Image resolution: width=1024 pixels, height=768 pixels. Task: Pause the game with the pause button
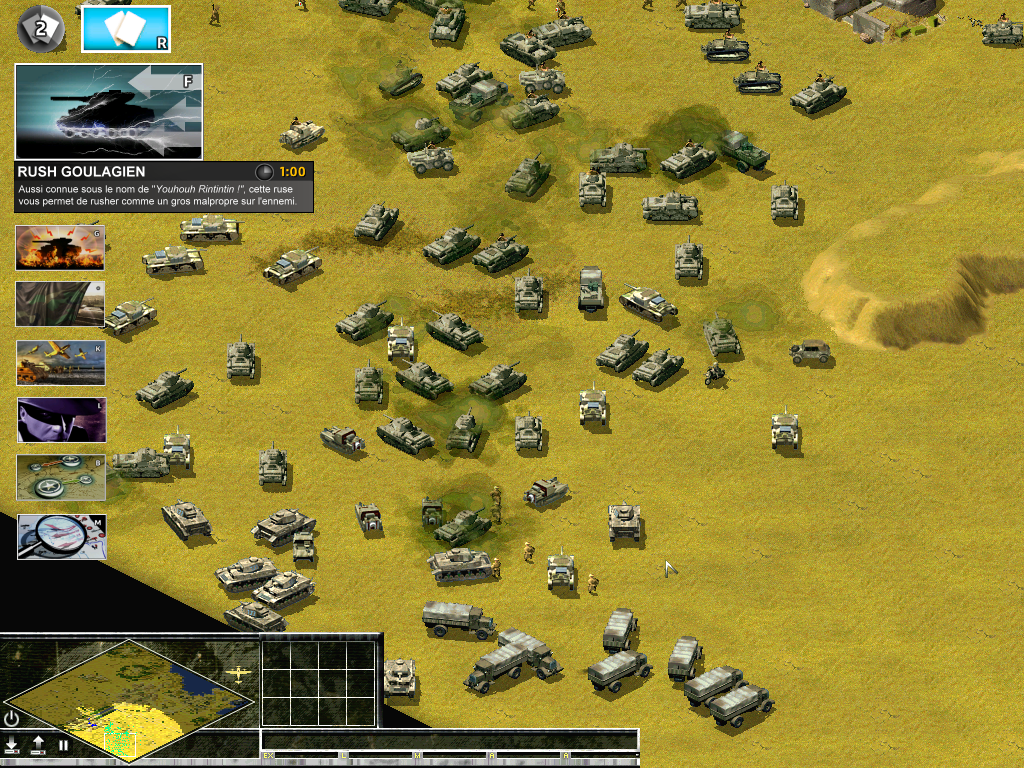(x=63, y=745)
